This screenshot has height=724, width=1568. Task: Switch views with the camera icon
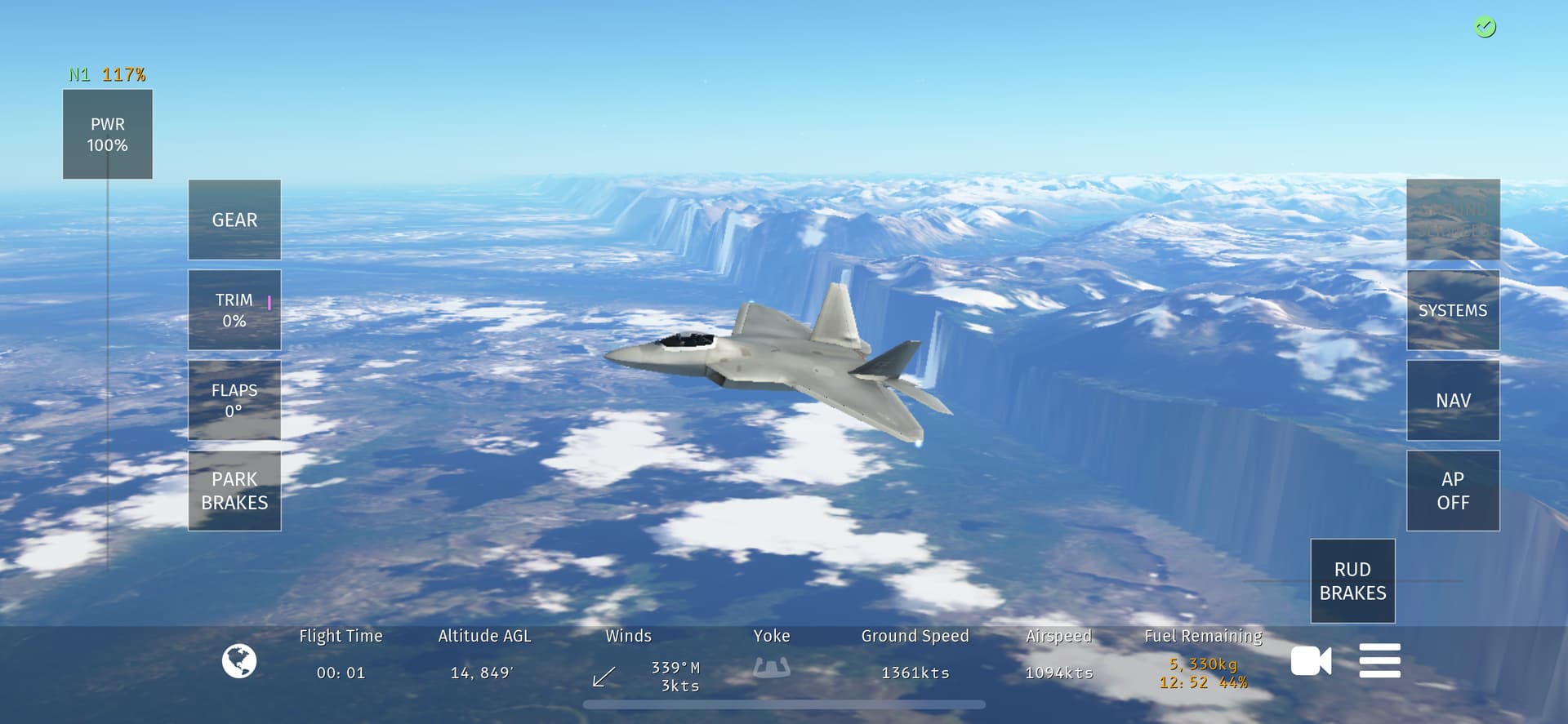pyautogui.click(x=1311, y=661)
